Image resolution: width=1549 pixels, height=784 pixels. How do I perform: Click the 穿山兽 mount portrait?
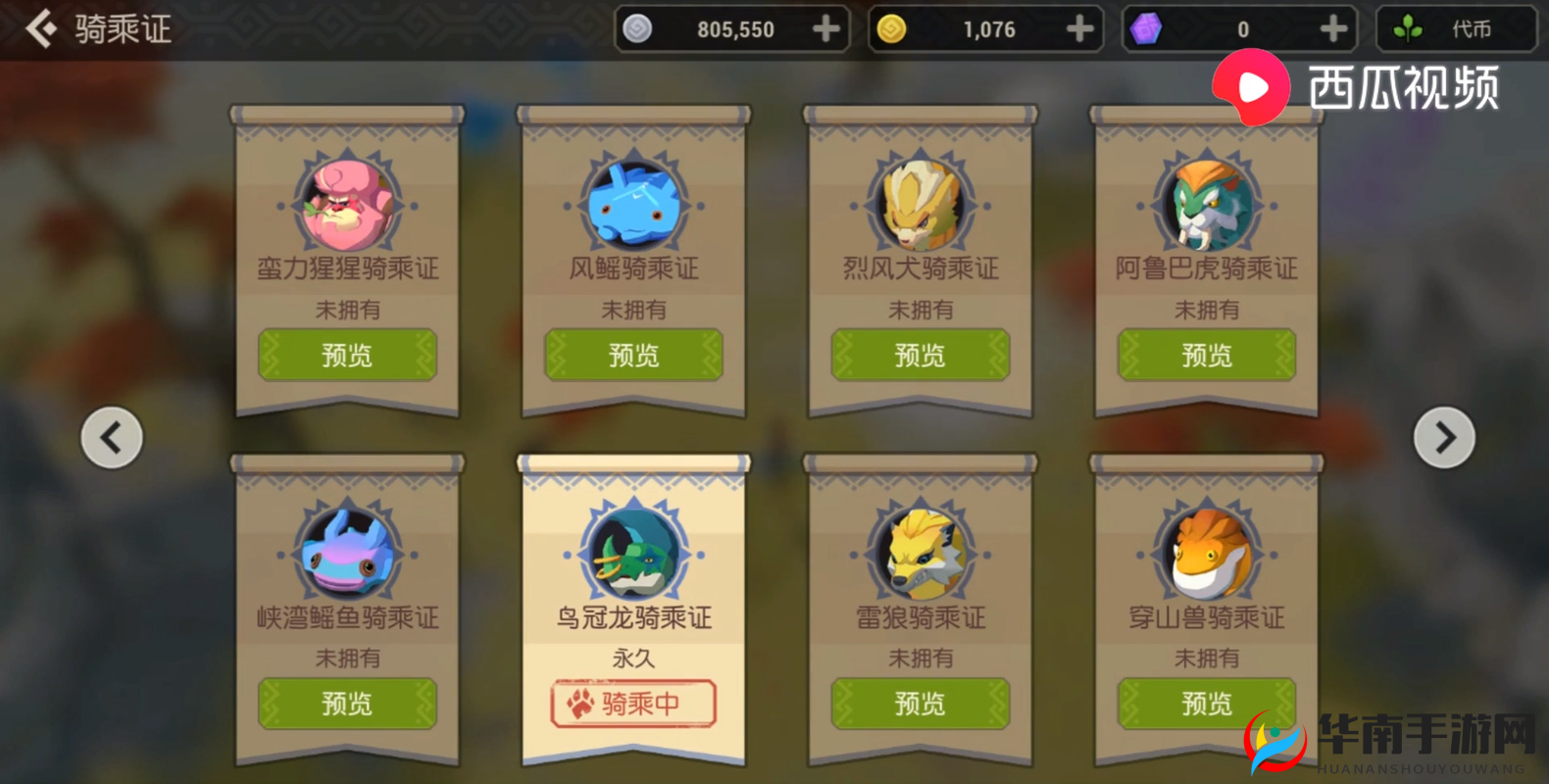click(1205, 554)
